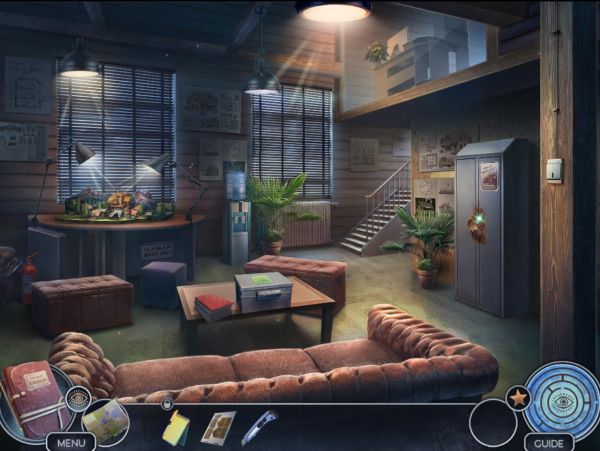Image resolution: width=600 pixels, height=451 pixels.
Task: Open the star achievements icon
Action: (518, 397)
